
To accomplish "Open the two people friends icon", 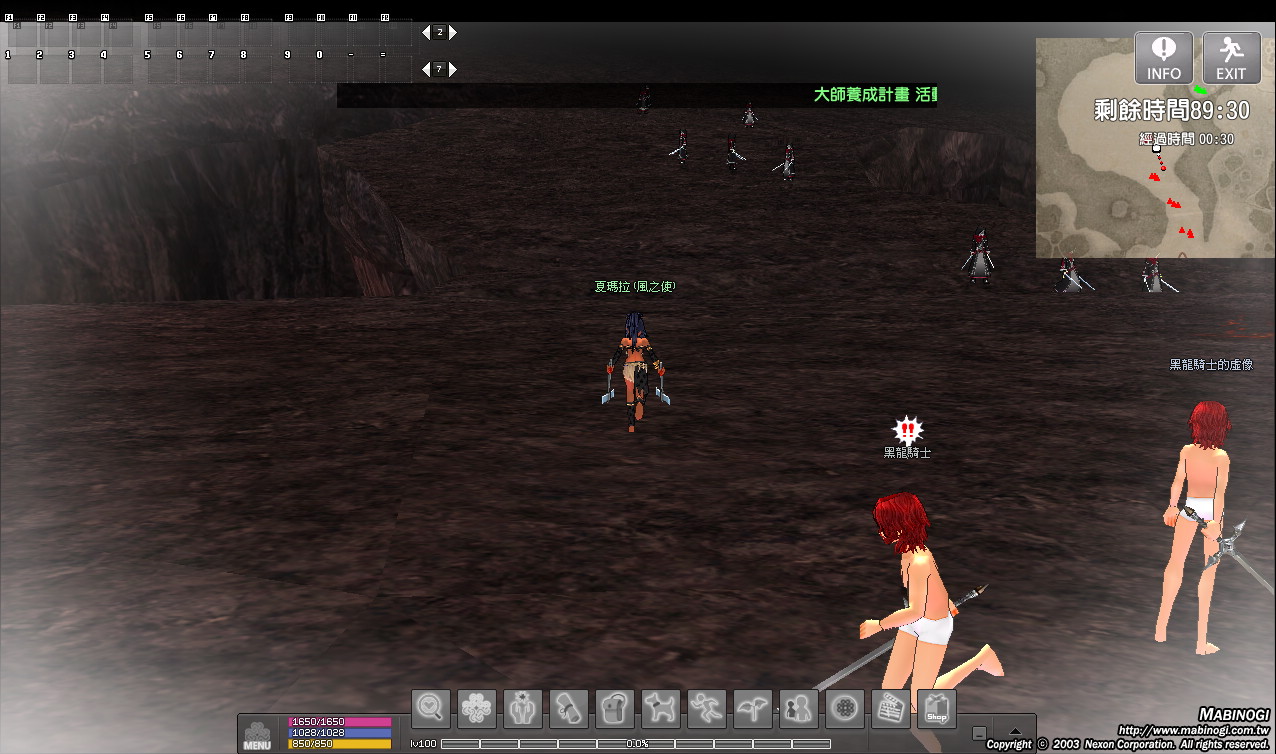I will [x=799, y=708].
